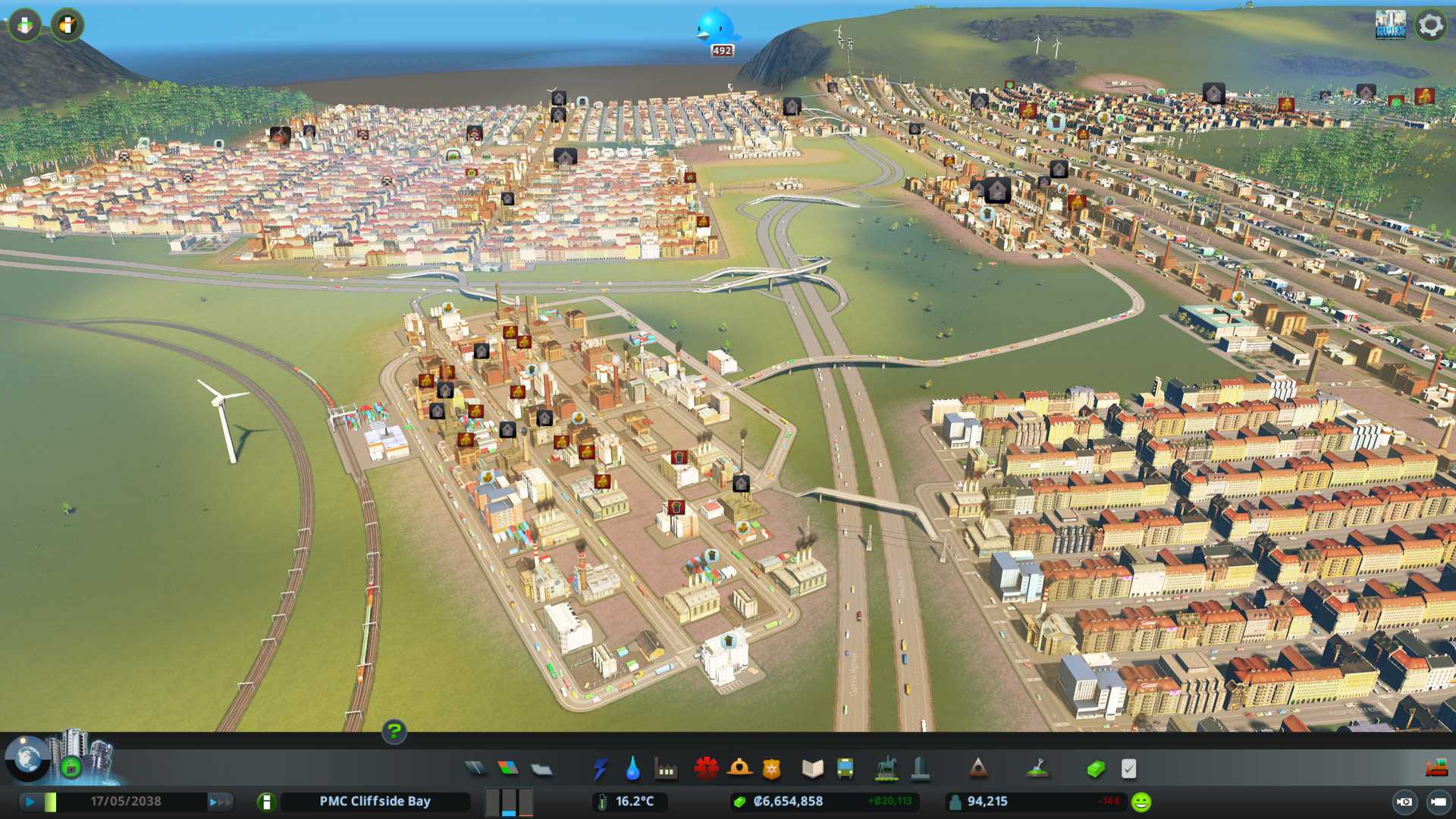Open the Healthcare red cross menu
This screenshot has height=819, width=1456.
tap(705, 769)
